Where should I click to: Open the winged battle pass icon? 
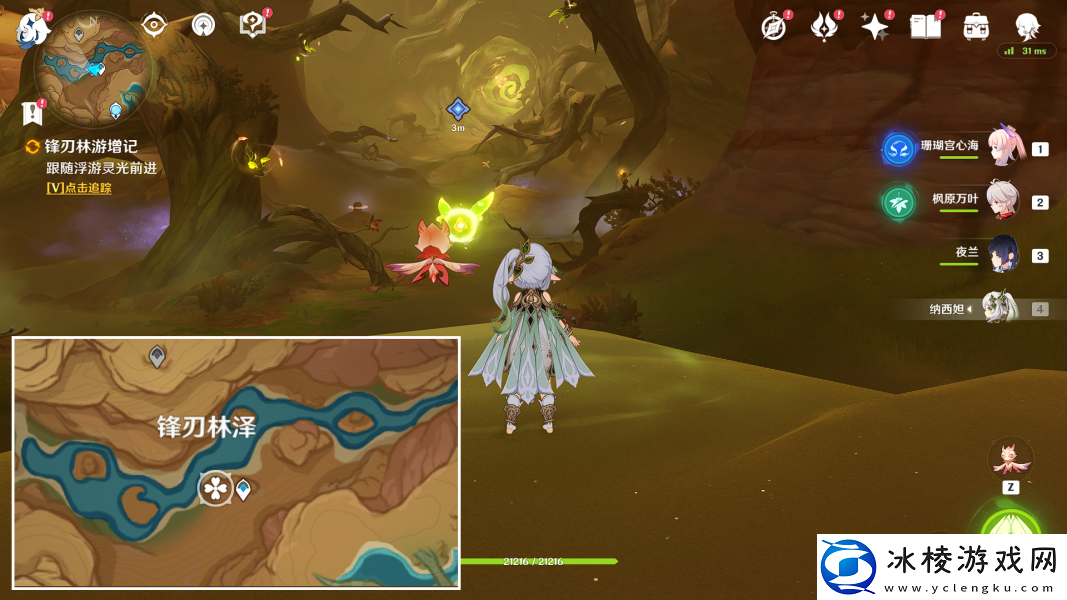point(824,27)
